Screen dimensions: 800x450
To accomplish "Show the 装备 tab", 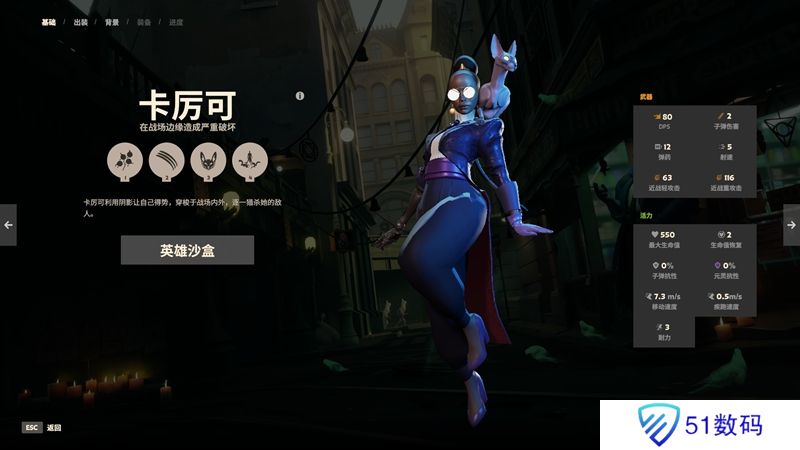I will click(144, 22).
